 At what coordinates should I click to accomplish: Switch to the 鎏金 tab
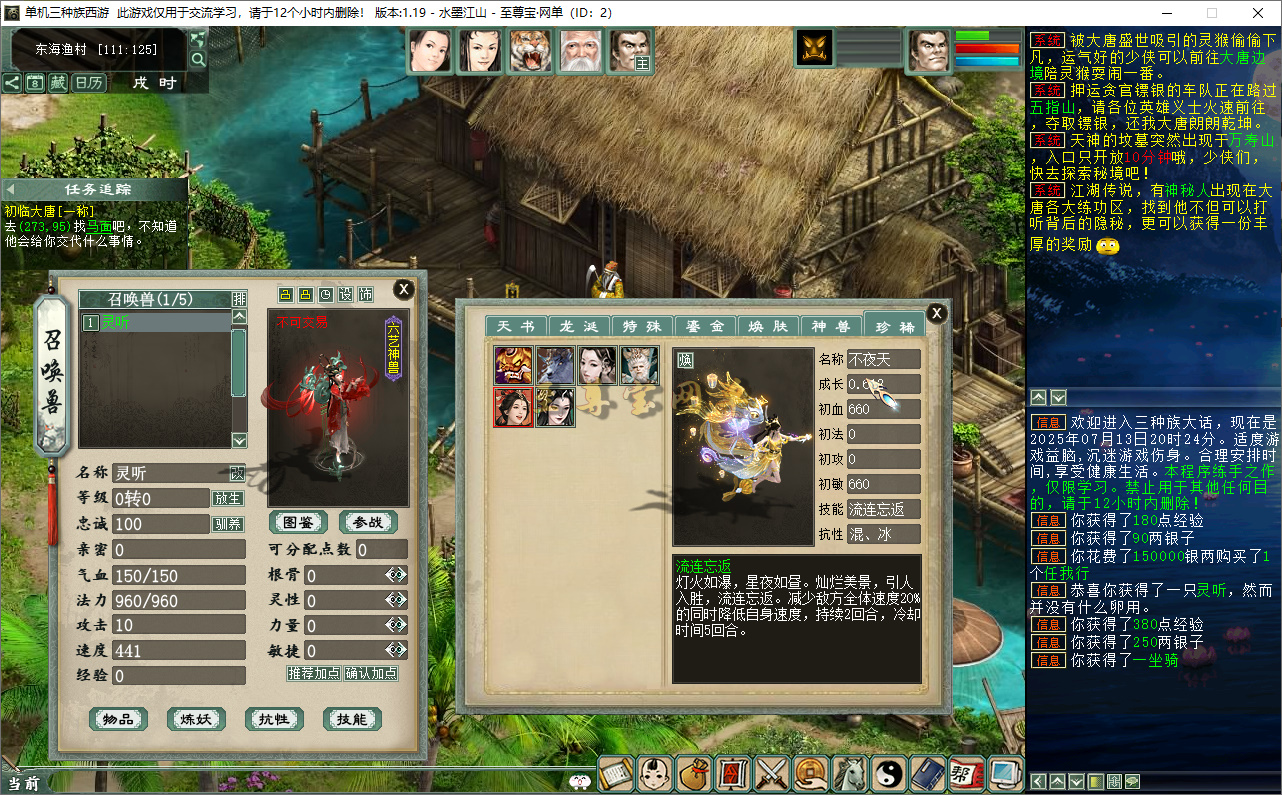pyautogui.click(x=705, y=327)
